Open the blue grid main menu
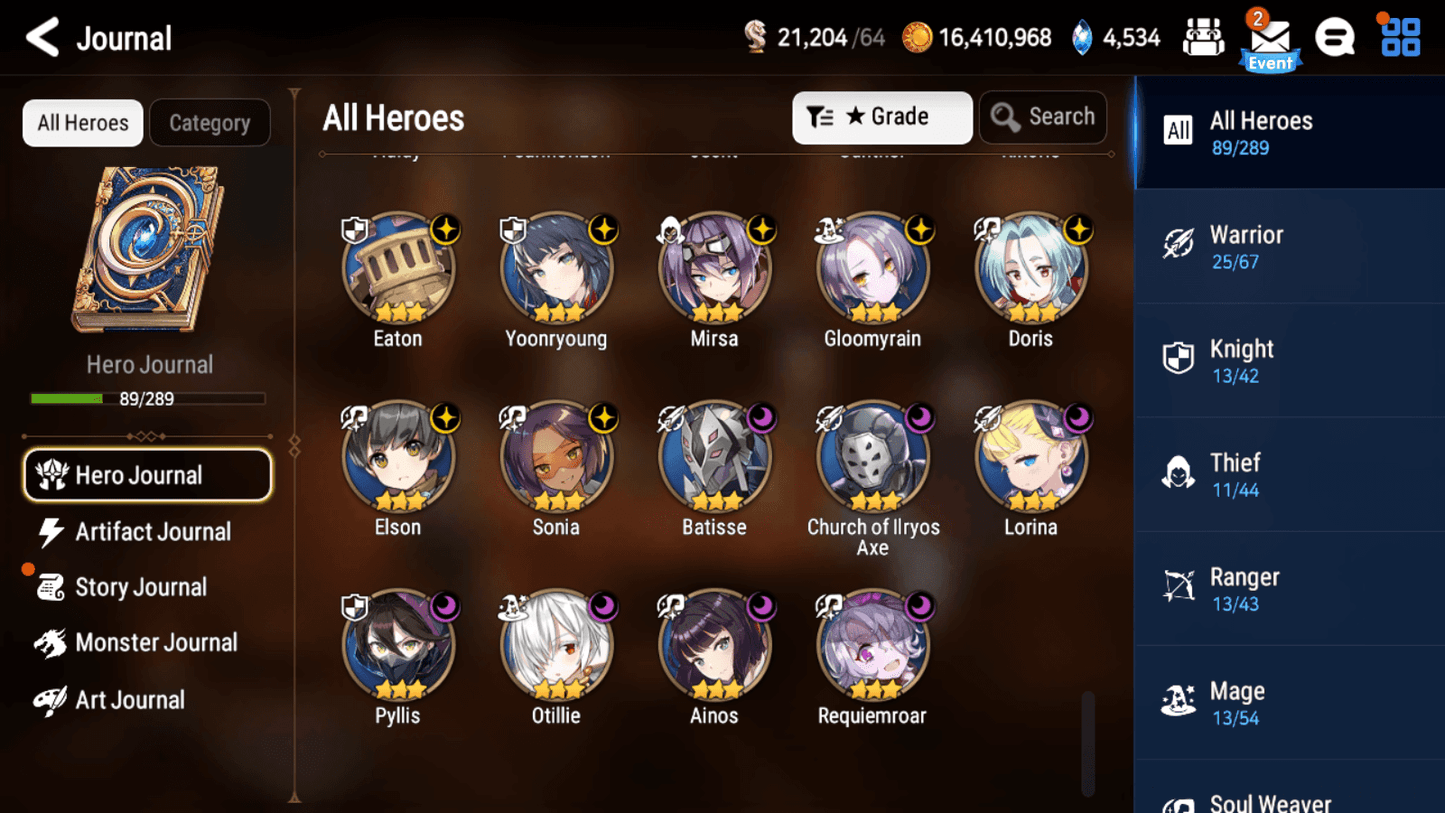 tap(1400, 38)
